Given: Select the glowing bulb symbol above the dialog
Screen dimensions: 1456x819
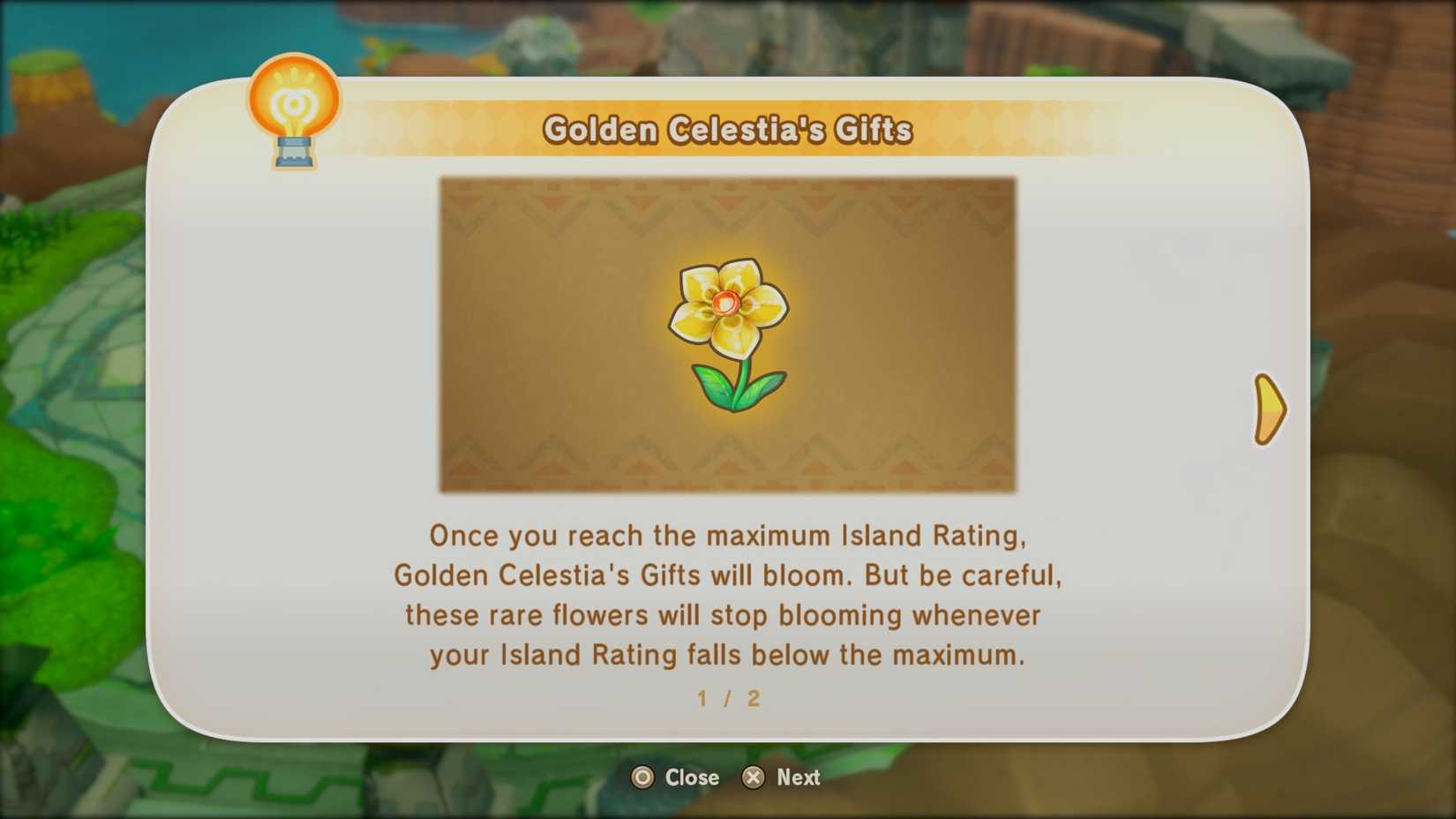Looking at the screenshot, I should [292, 101].
